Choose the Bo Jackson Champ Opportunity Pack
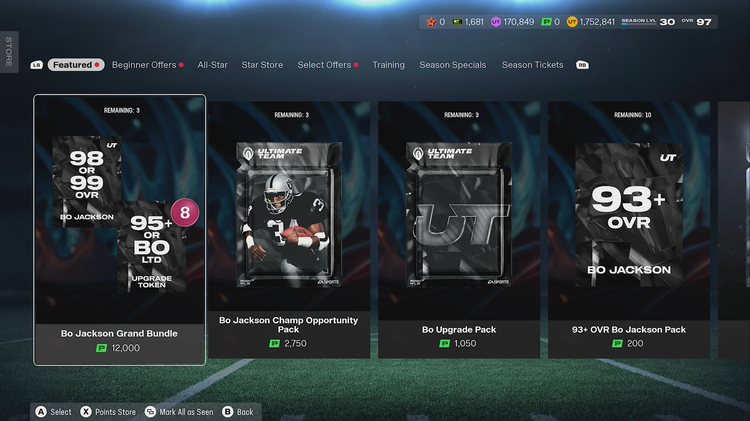750x421 pixels. point(288,230)
